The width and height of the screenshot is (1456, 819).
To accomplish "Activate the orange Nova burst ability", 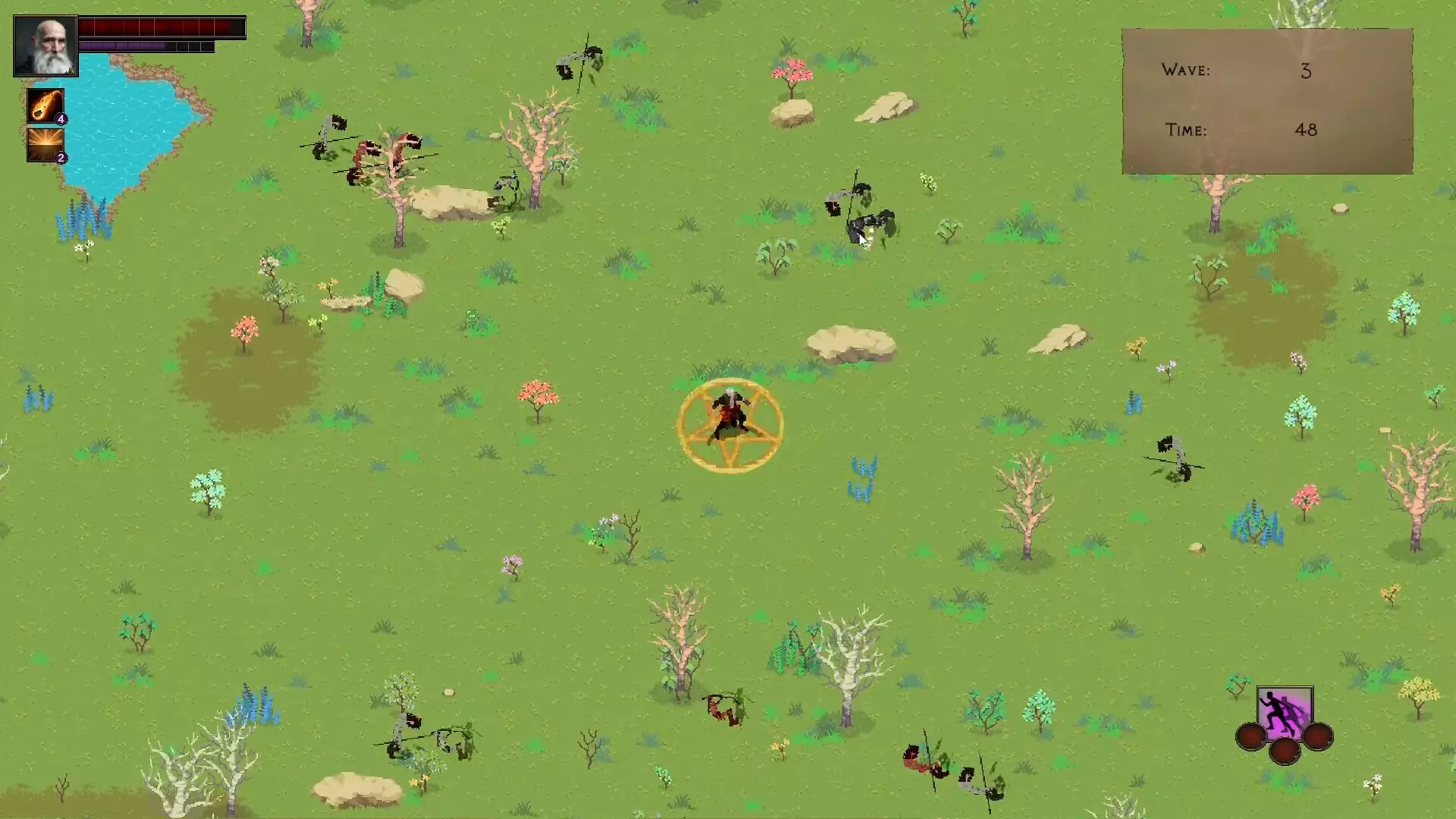I will point(44,145).
